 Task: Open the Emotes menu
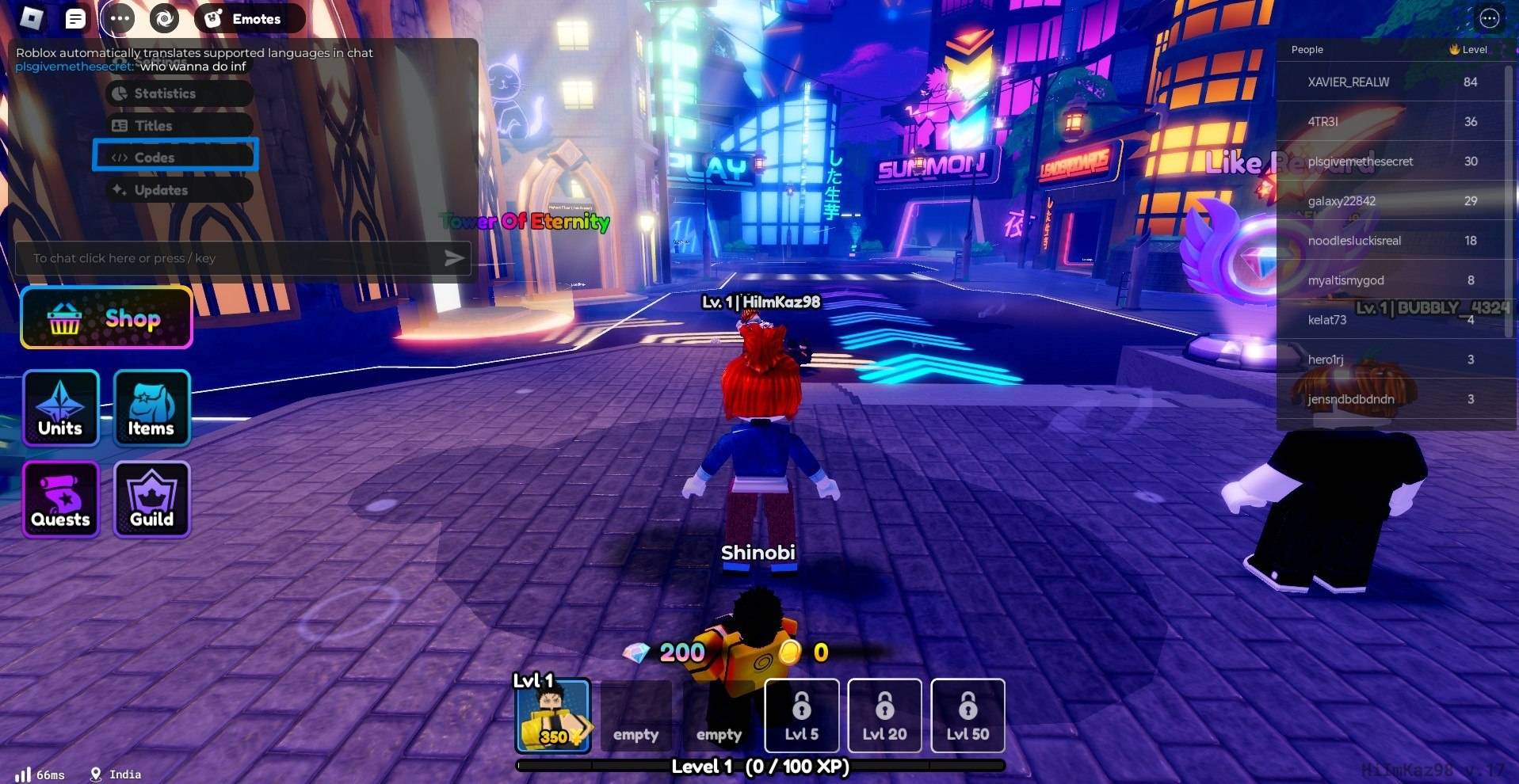click(x=249, y=18)
